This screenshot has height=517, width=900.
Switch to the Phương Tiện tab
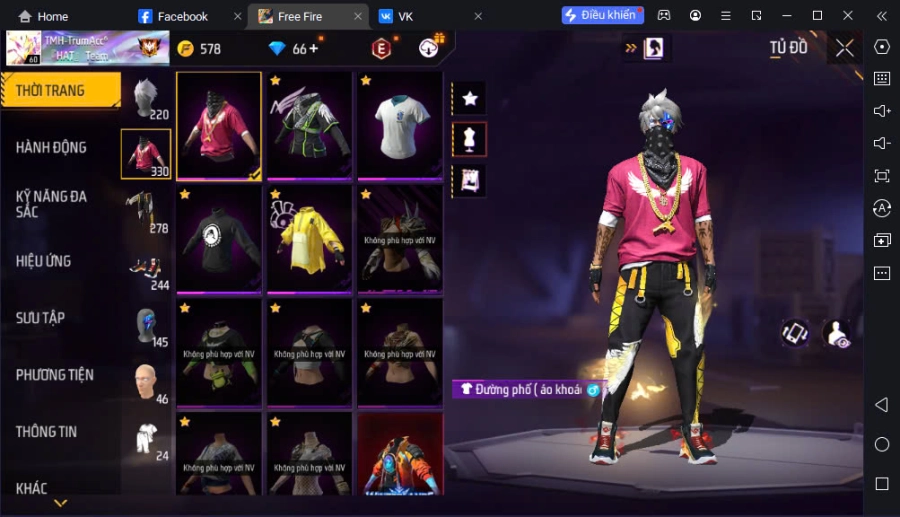55,375
